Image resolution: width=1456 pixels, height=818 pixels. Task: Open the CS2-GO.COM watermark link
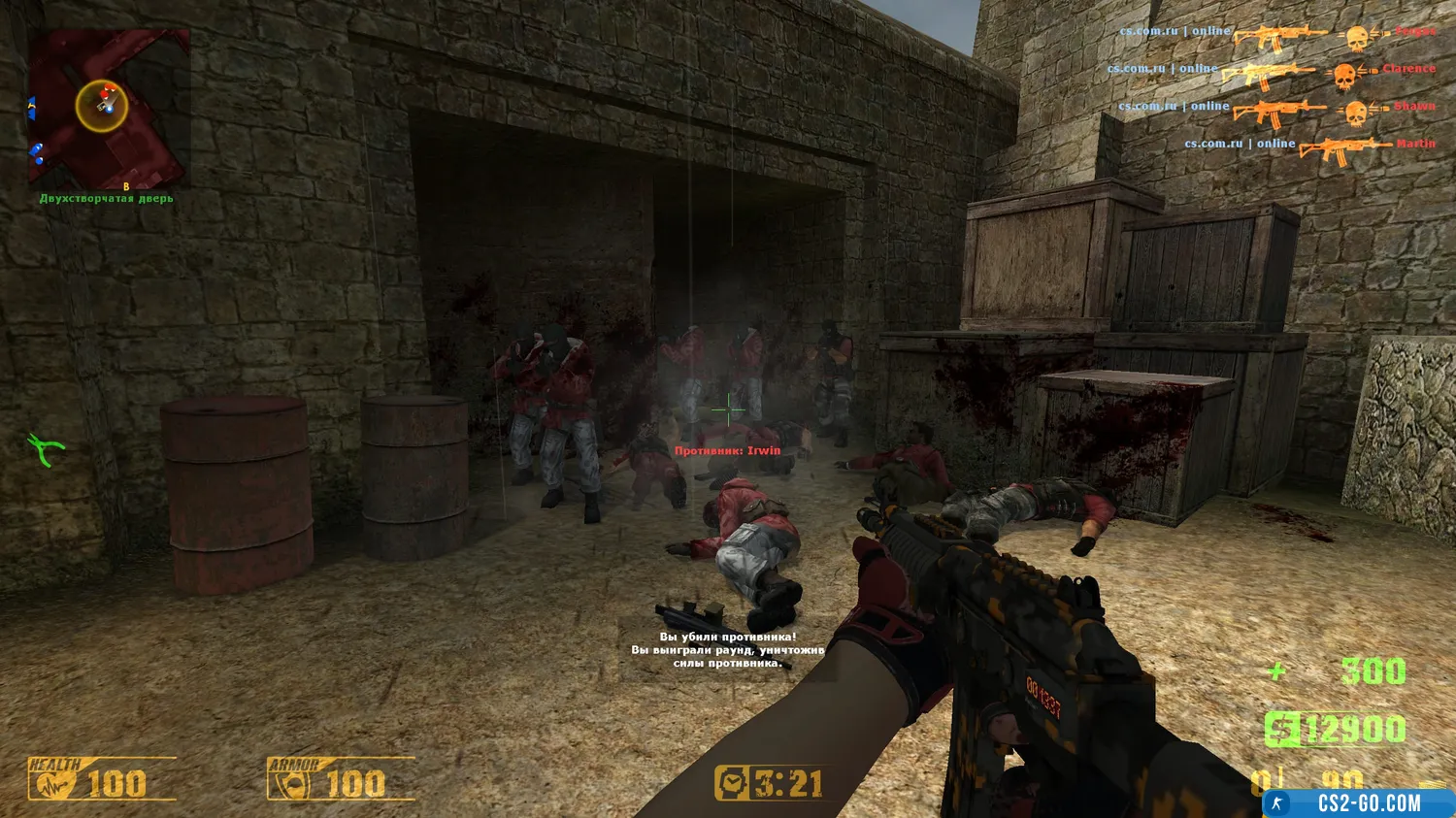click(x=1357, y=803)
